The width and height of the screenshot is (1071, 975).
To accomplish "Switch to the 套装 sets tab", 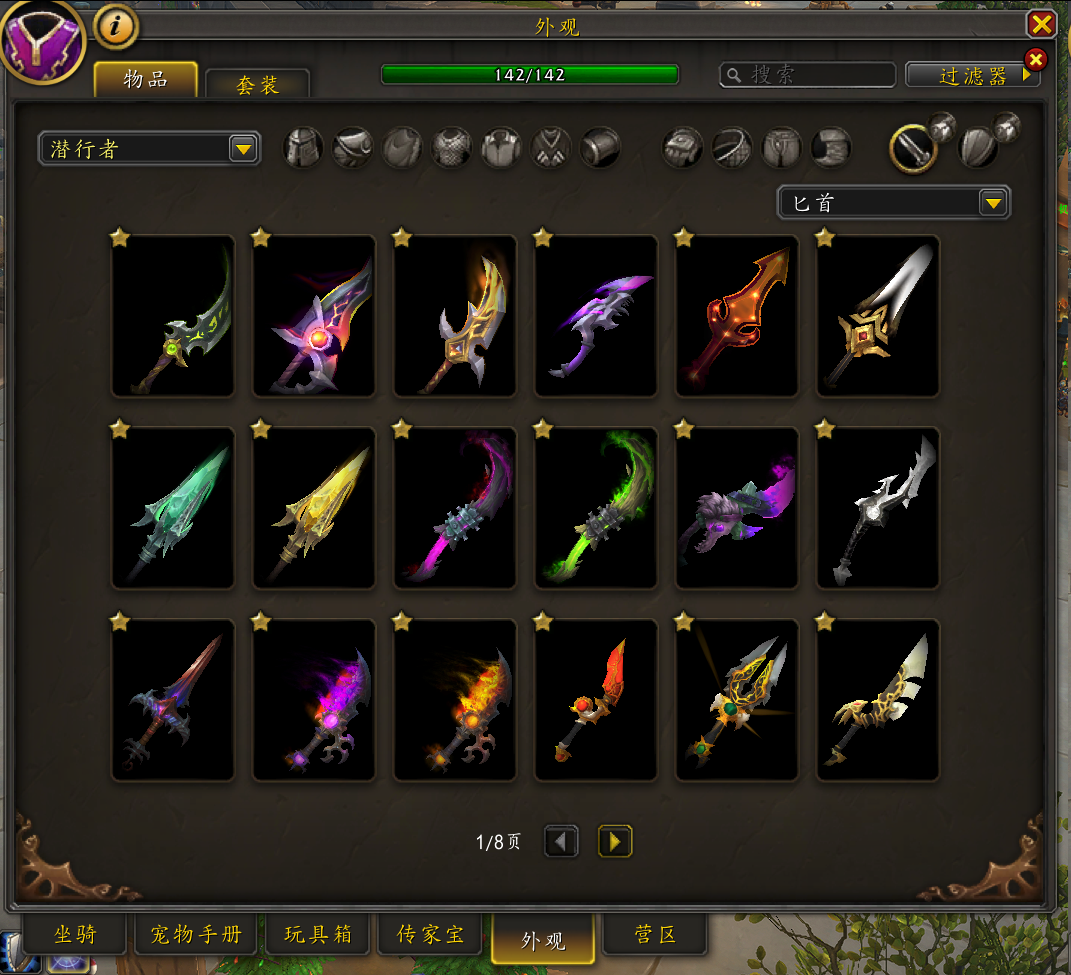I will [257, 85].
